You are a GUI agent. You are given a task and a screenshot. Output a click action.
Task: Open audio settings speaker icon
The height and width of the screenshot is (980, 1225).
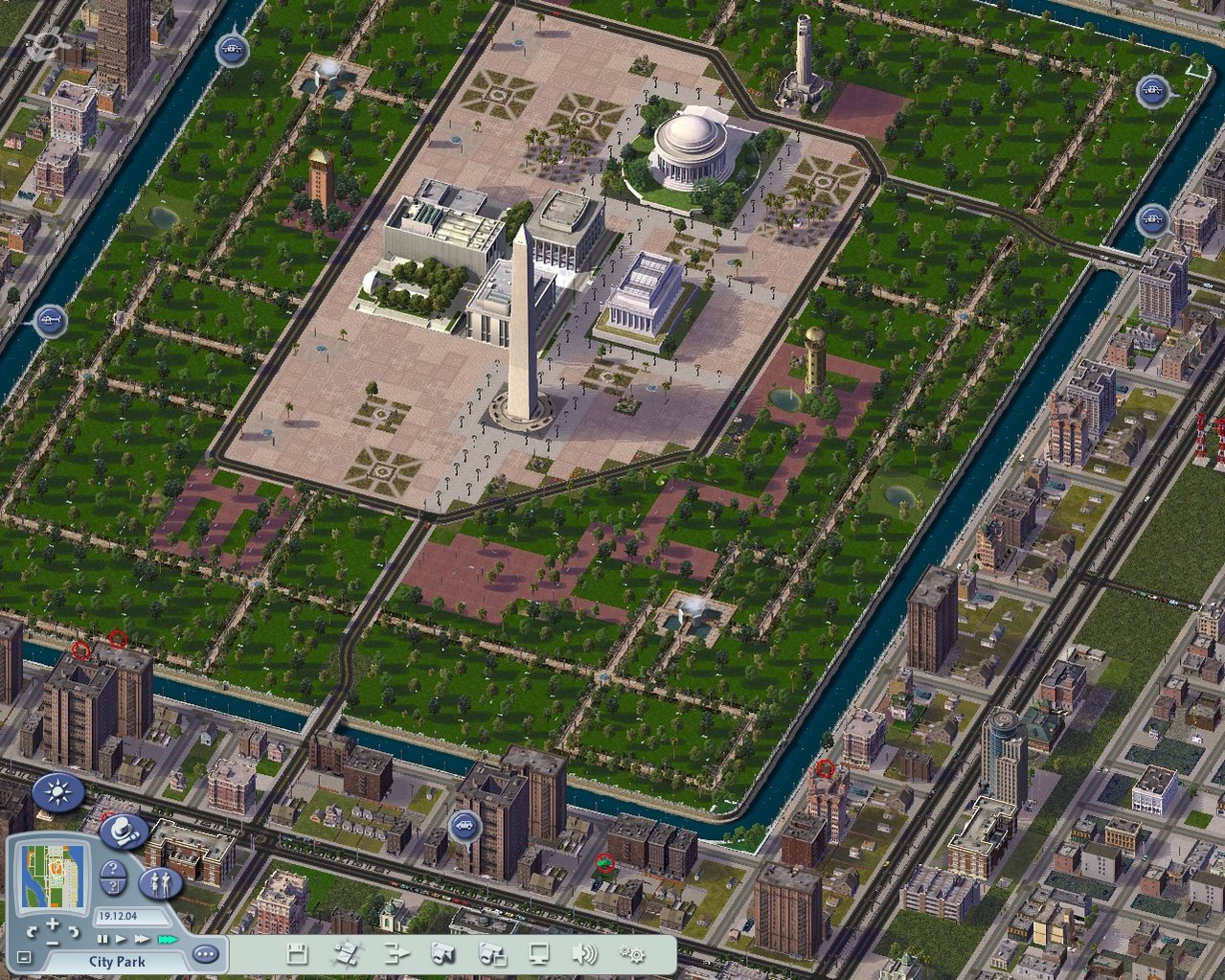click(x=584, y=953)
